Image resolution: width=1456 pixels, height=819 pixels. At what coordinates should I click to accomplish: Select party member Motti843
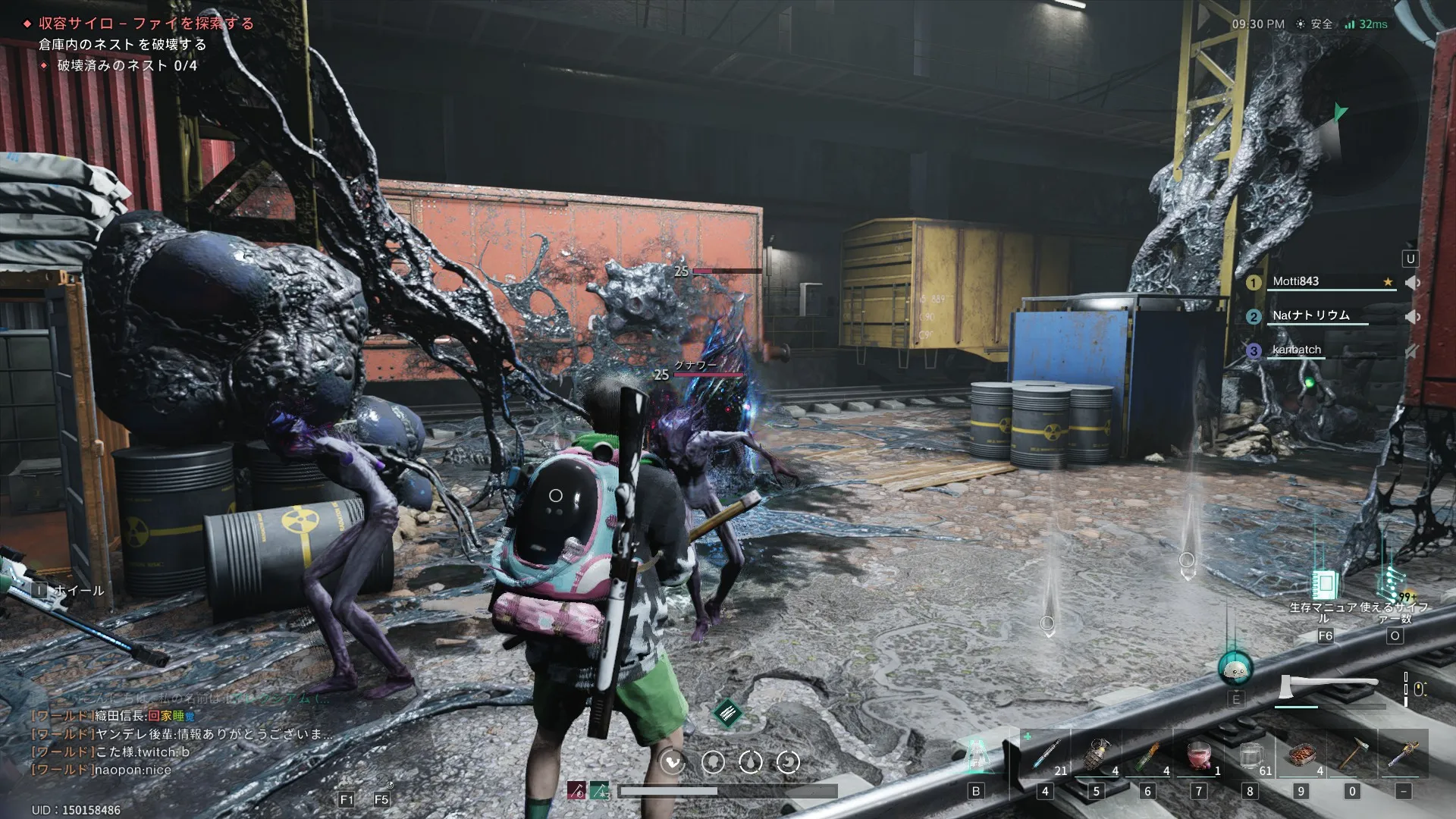[x=1296, y=281]
